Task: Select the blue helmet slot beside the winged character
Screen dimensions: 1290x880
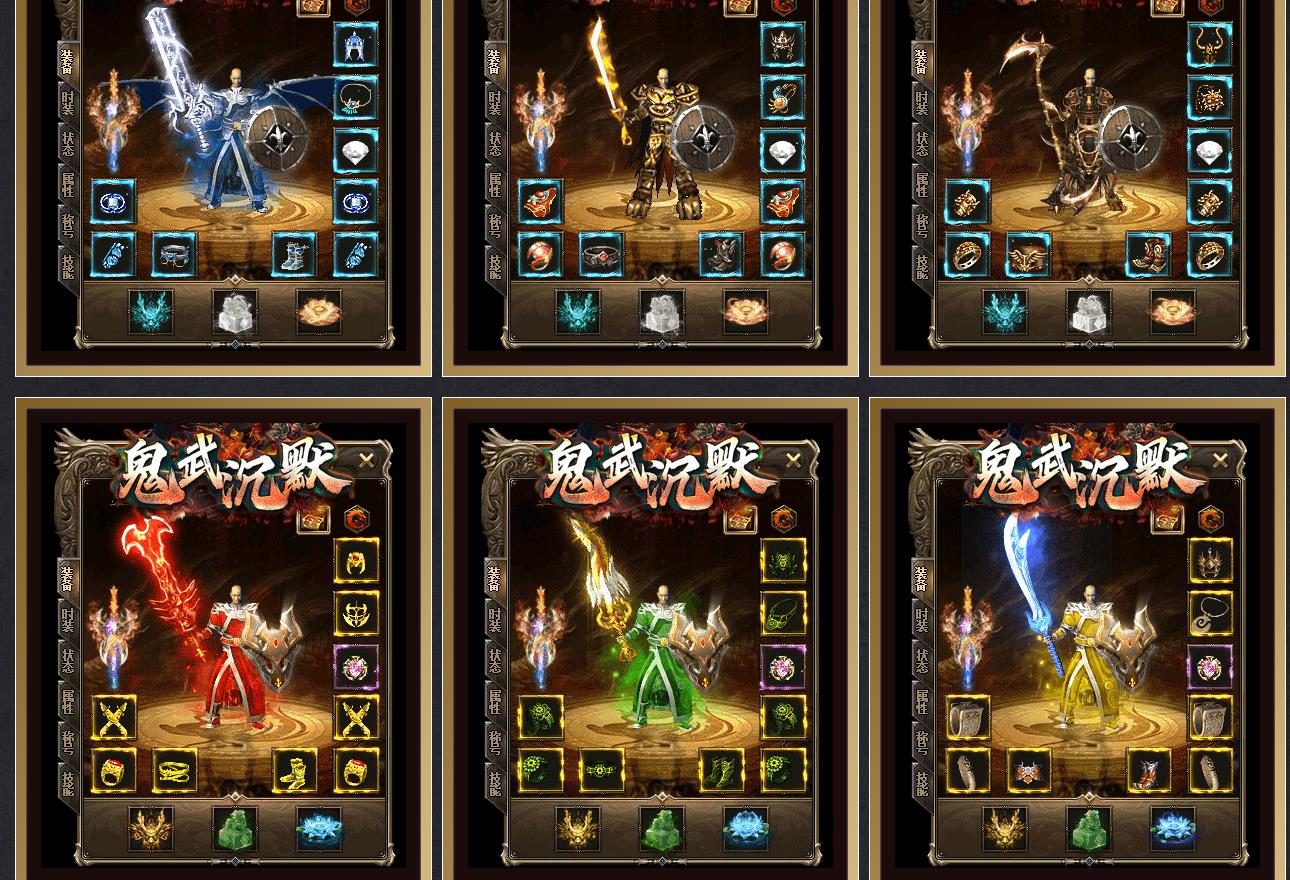Action: coord(356,45)
